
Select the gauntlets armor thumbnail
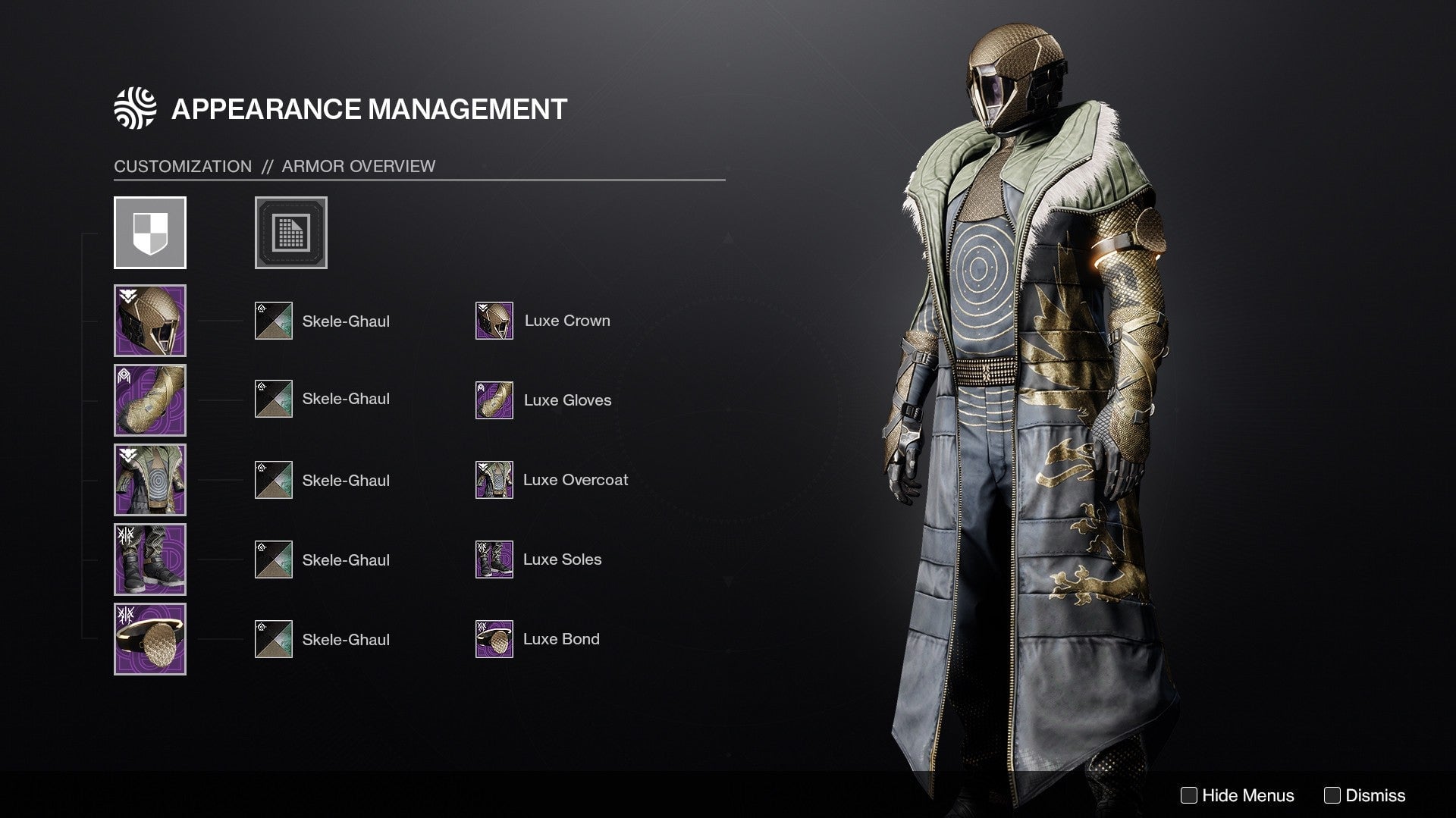[149, 400]
